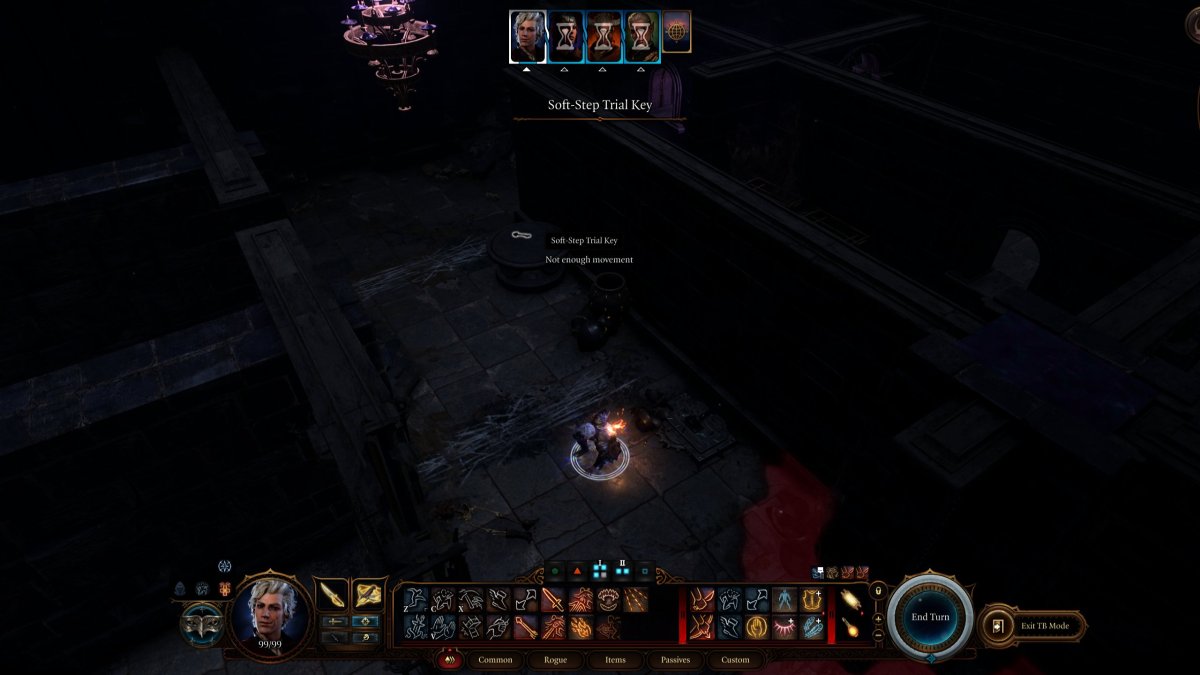This screenshot has width=1200, height=675.
Task: Use the glowing human figure ability
Action: tap(784, 600)
